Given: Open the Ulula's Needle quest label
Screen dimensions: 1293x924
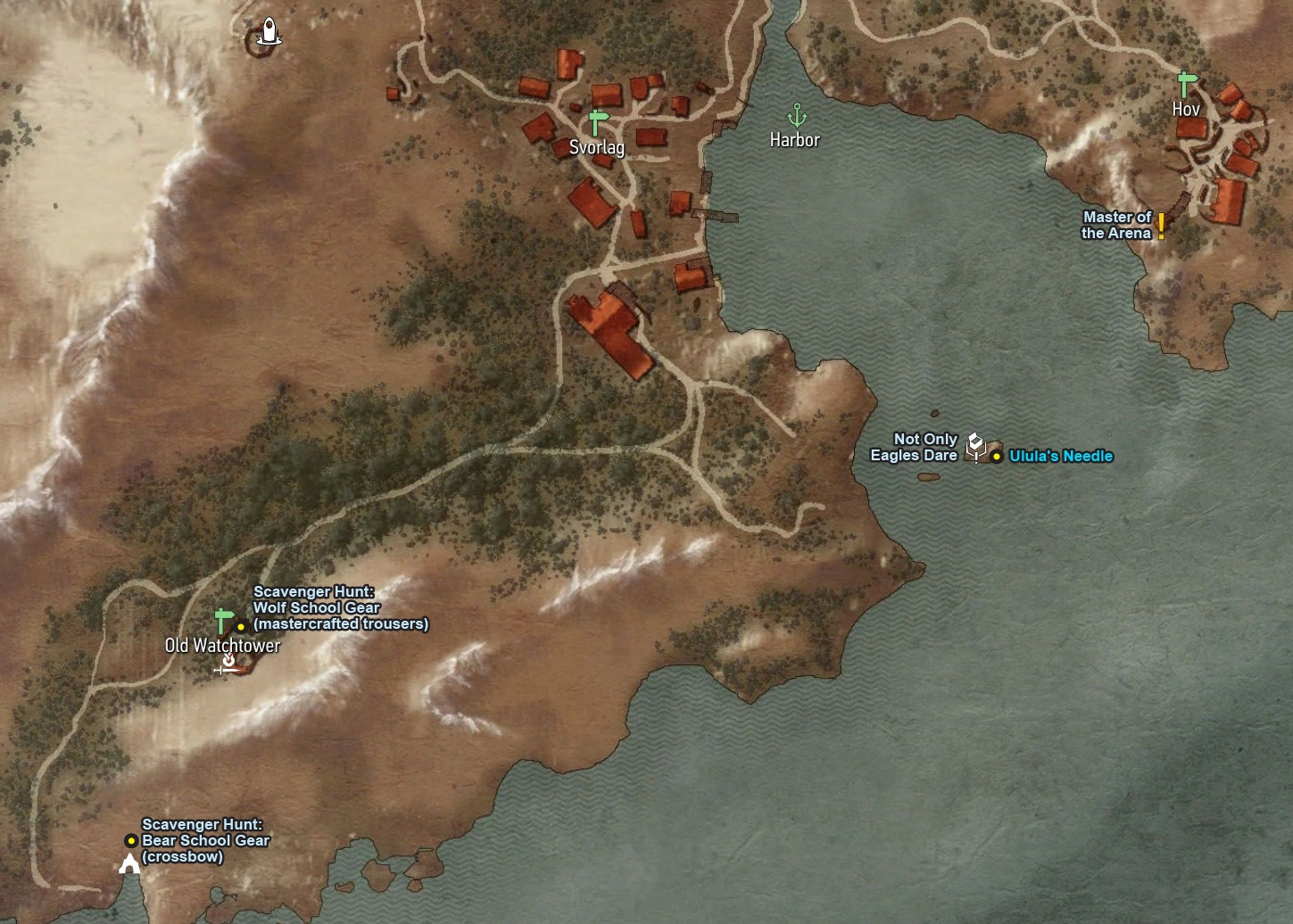Looking at the screenshot, I should (x=1060, y=456).
